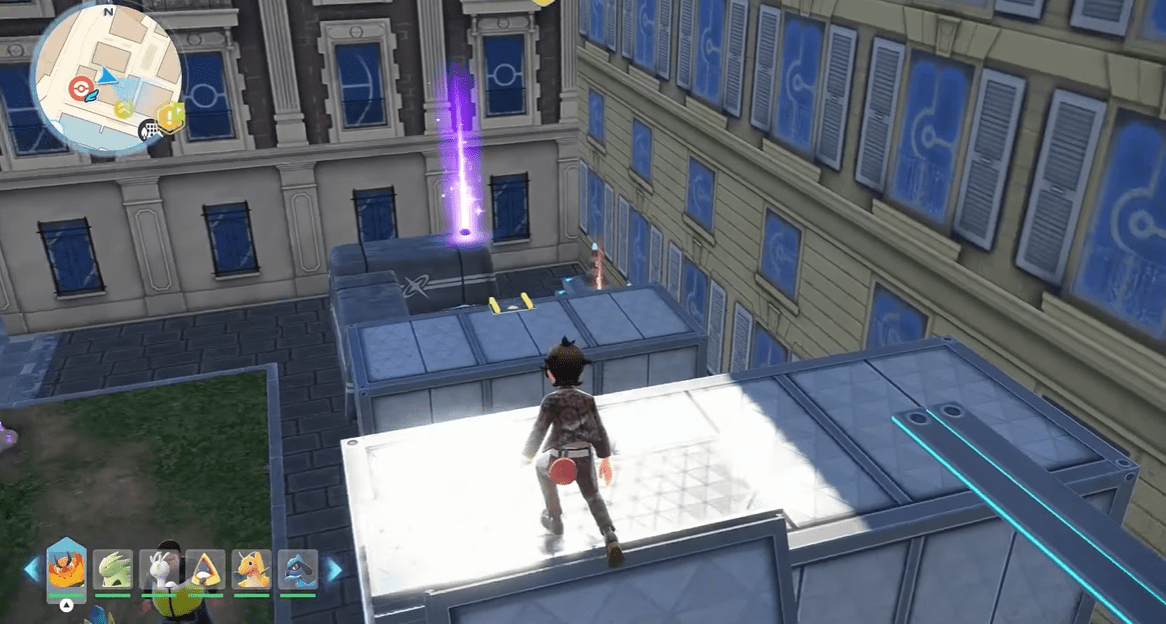
Task: Switch to the Snorunt party slot
Action: coord(206,570)
